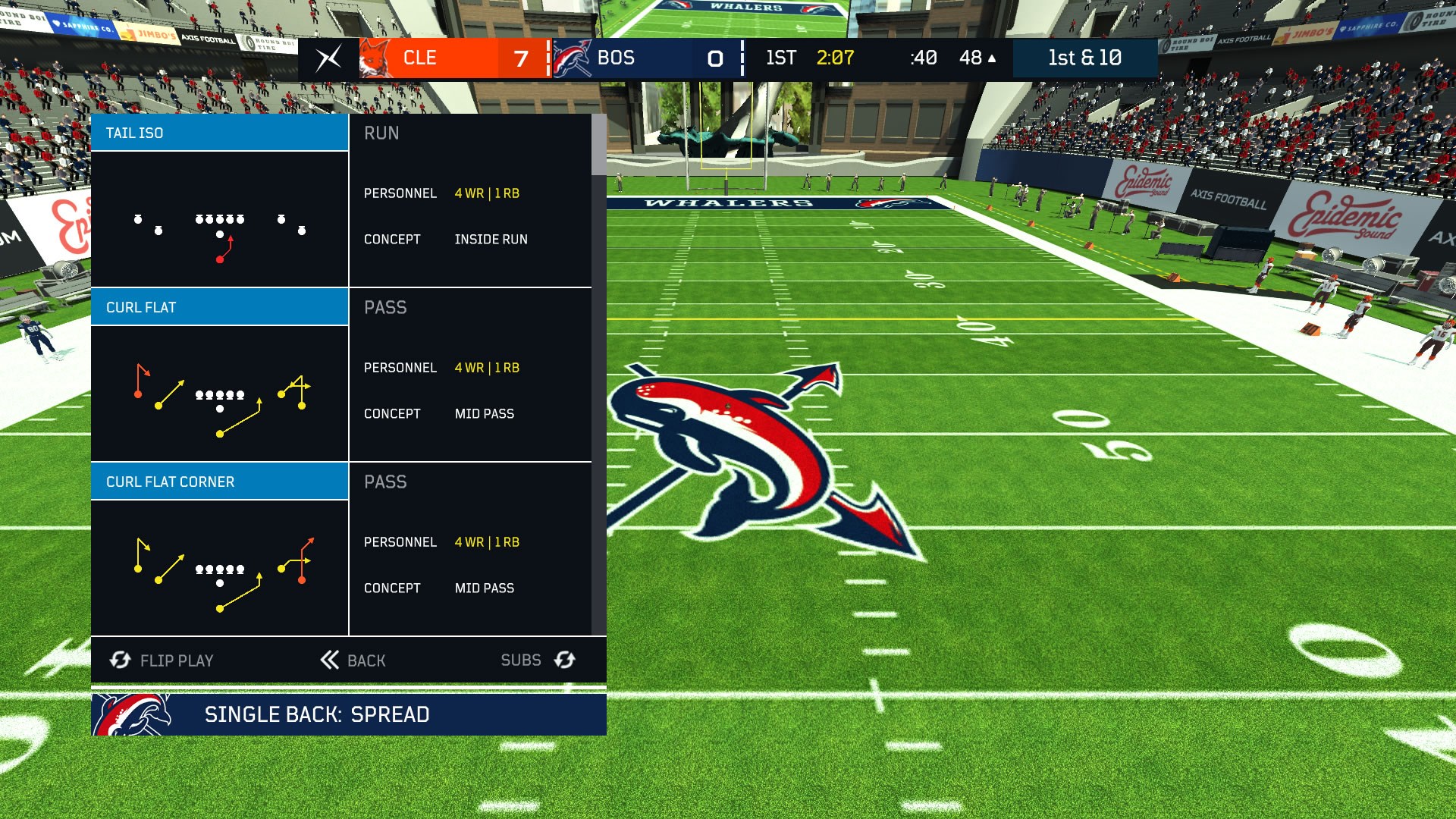Click the Subs rotation icon
Image resolution: width=1456 pixels, height=819 pixels.
pos(563,660)
